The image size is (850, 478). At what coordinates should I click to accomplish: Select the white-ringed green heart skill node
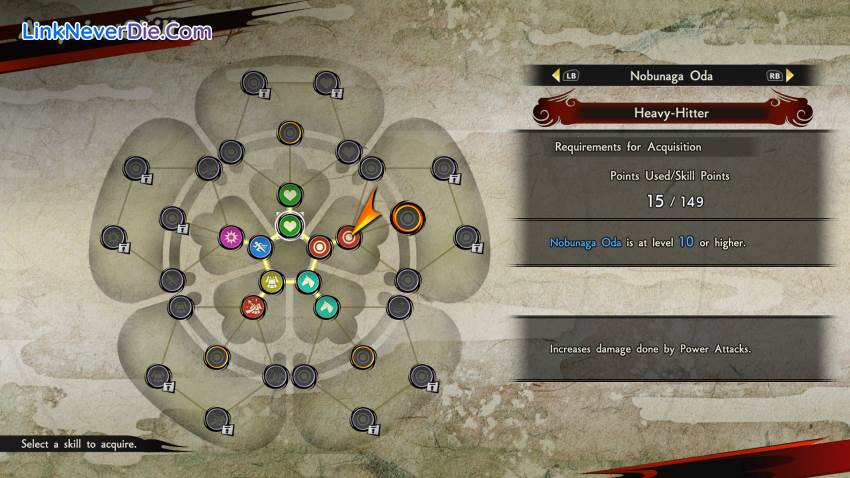pyautogui.click(x=290, y=225)
